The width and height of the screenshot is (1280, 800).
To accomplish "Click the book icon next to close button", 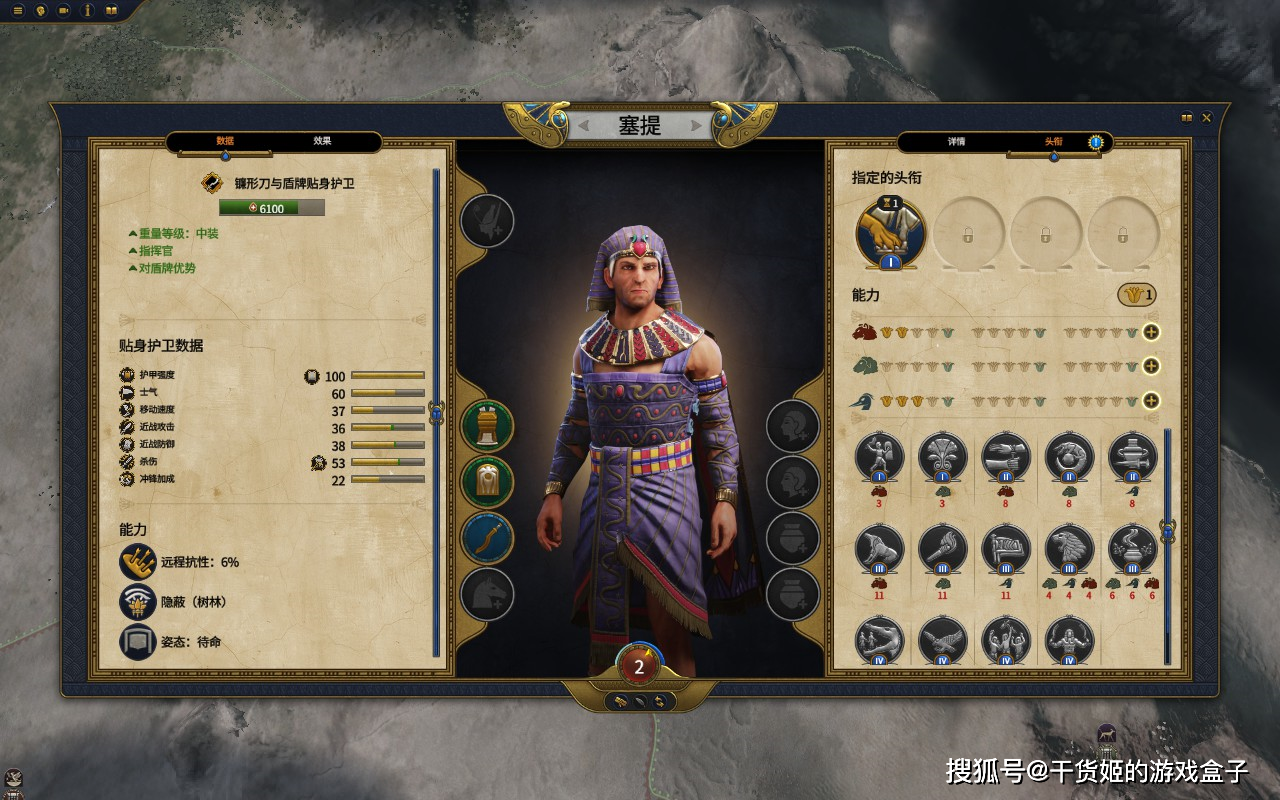I will 1187,118.
